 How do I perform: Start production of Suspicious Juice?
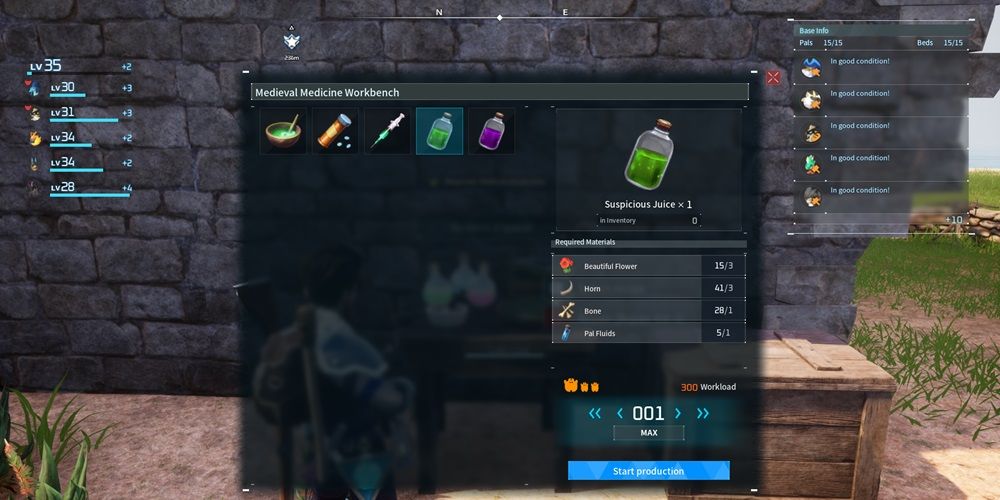coord(648,471)
